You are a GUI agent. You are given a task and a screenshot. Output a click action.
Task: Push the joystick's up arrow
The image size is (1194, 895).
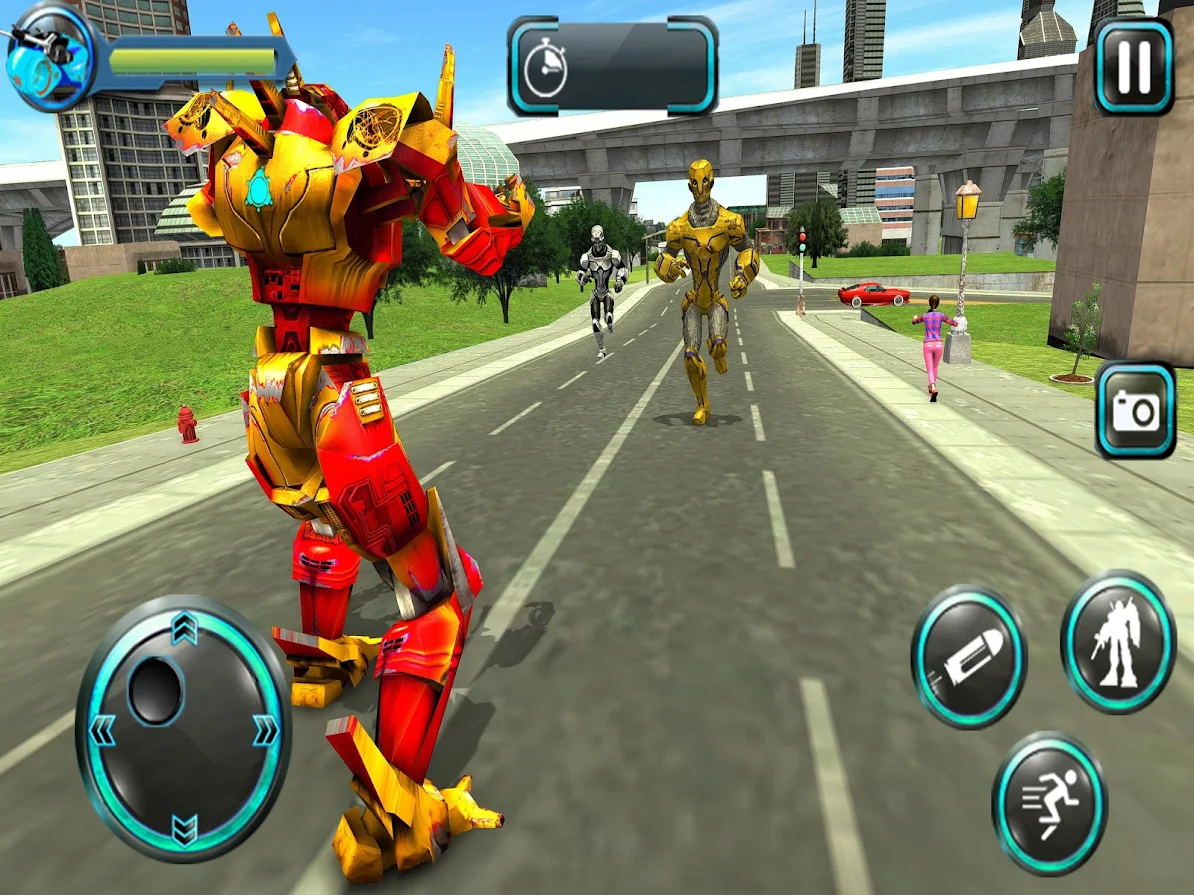[183, 628]
